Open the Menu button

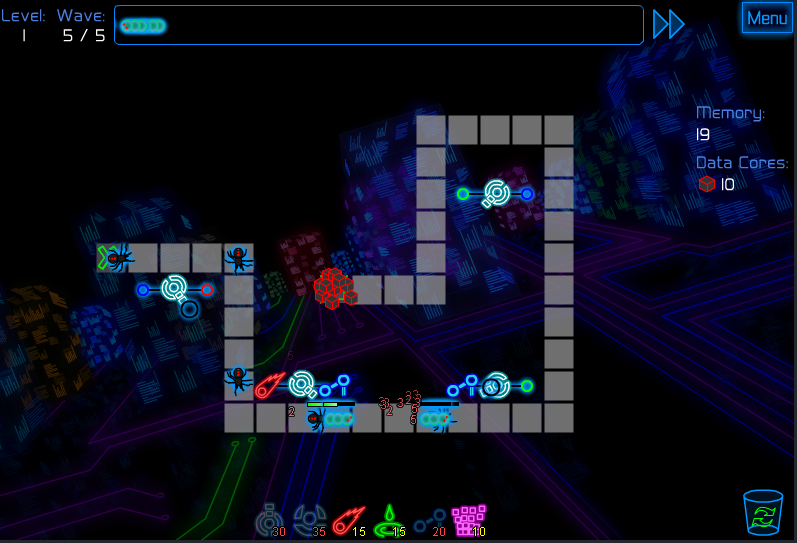[767, 18]
